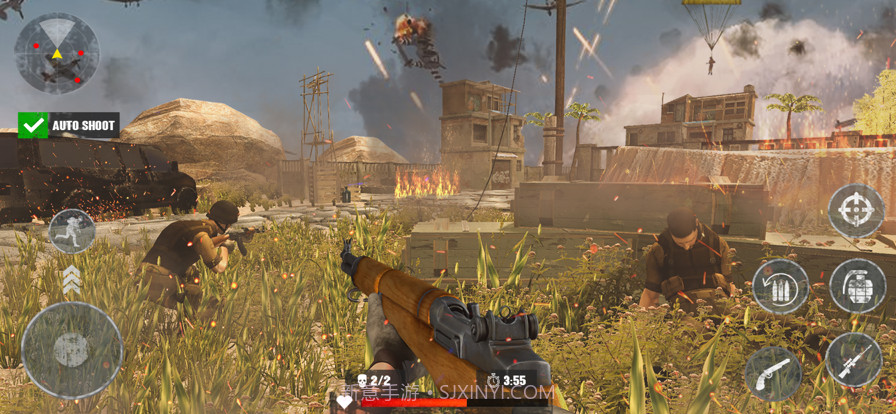Viewport: 896px width, 414px height.
Task: Reload ammo with the bullets button
Action: pos(780,287)
